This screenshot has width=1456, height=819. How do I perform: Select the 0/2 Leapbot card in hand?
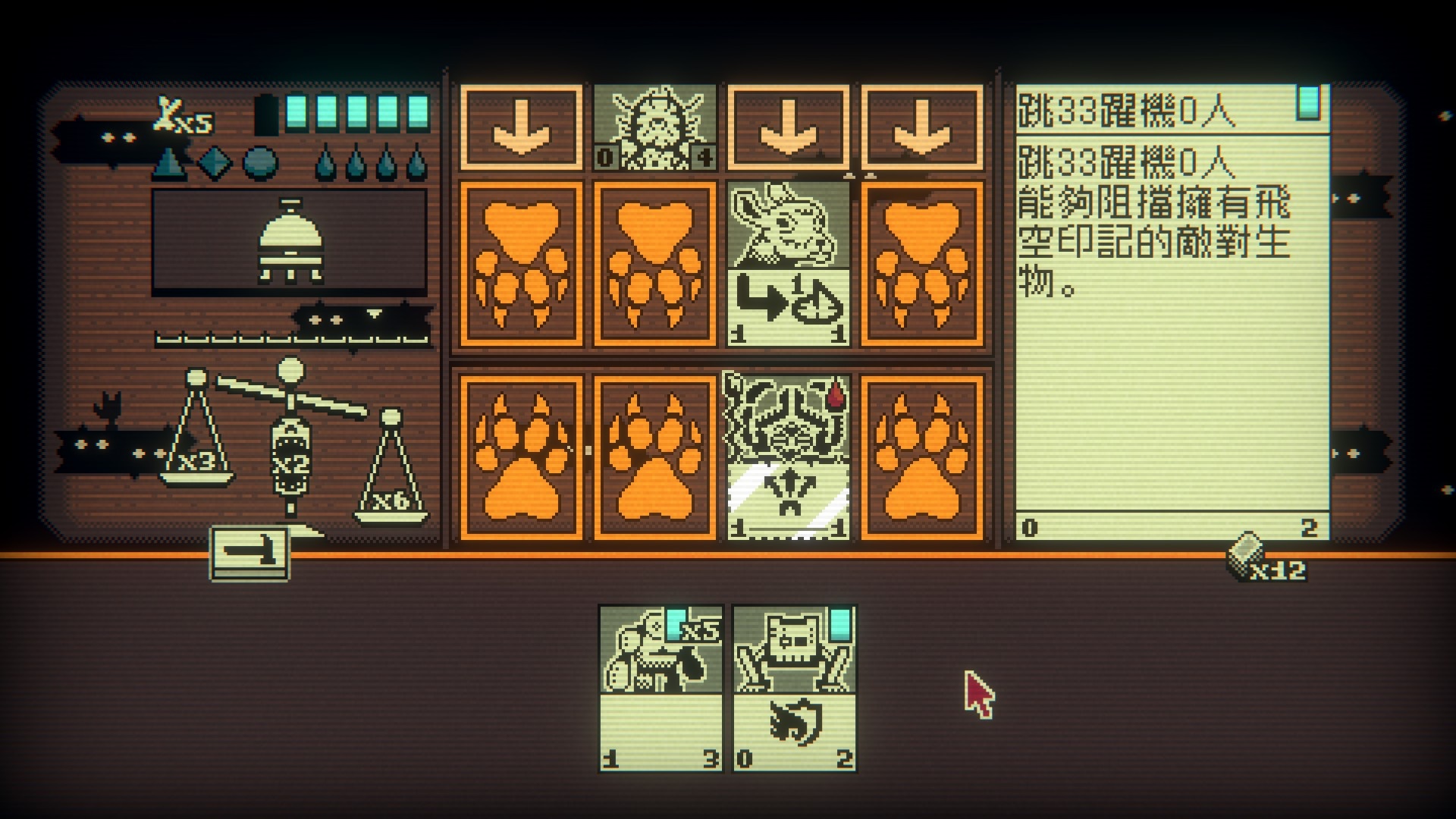tap(794, 688)
